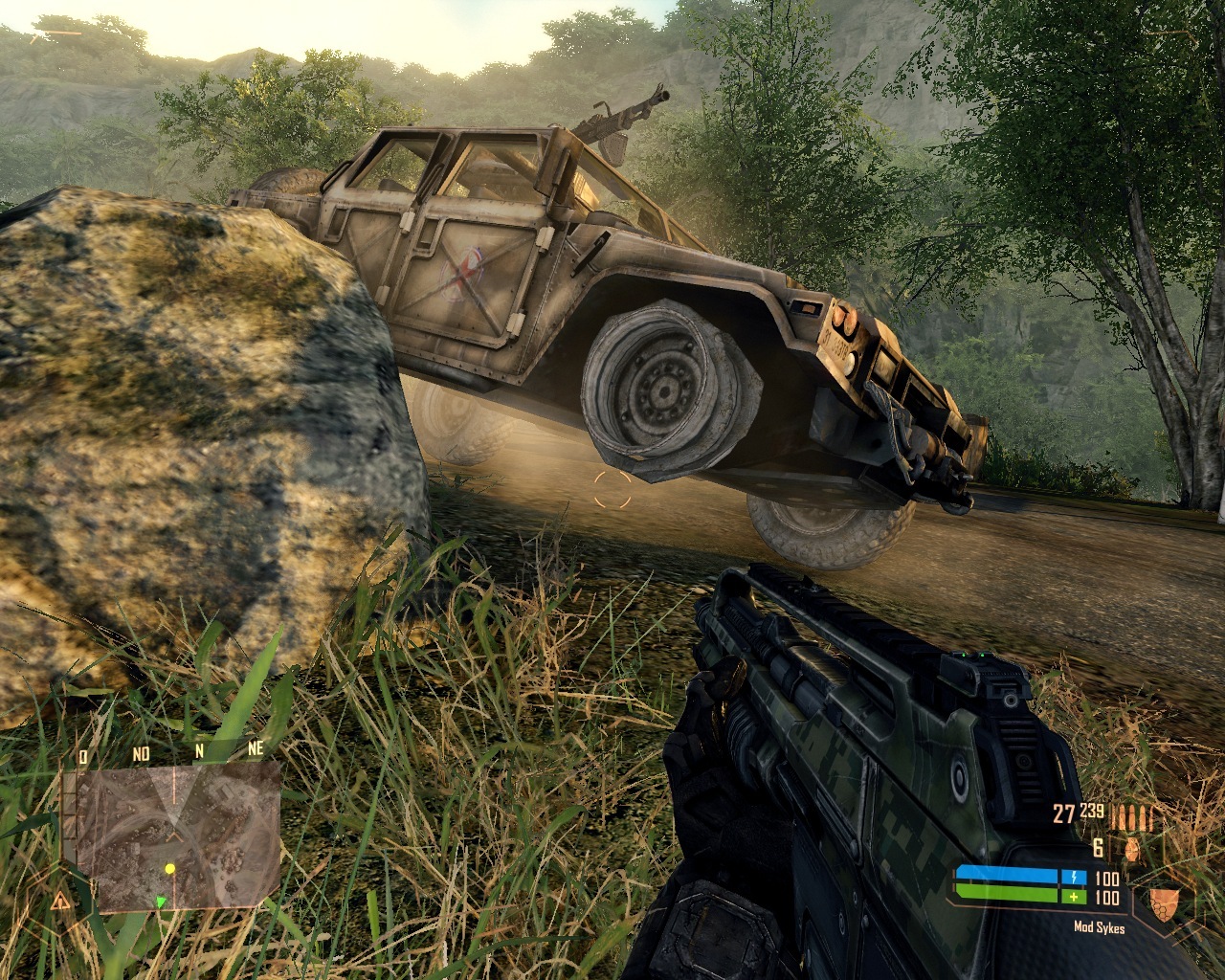
Task: Select the grenade icon
Action: 1132,849
